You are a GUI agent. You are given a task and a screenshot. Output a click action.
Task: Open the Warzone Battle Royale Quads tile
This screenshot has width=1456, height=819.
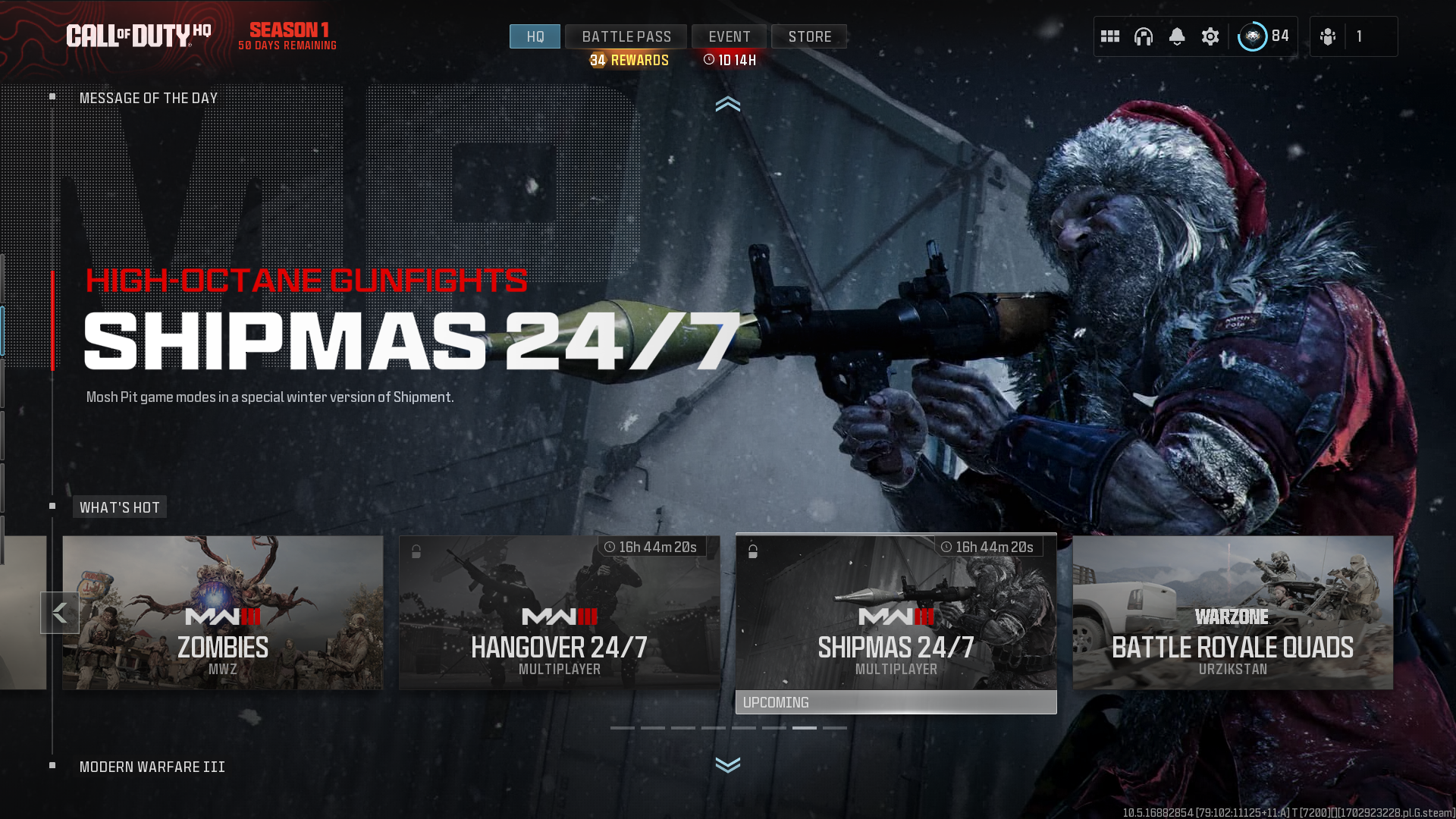pyautogui.click(x=1233, y=613)
